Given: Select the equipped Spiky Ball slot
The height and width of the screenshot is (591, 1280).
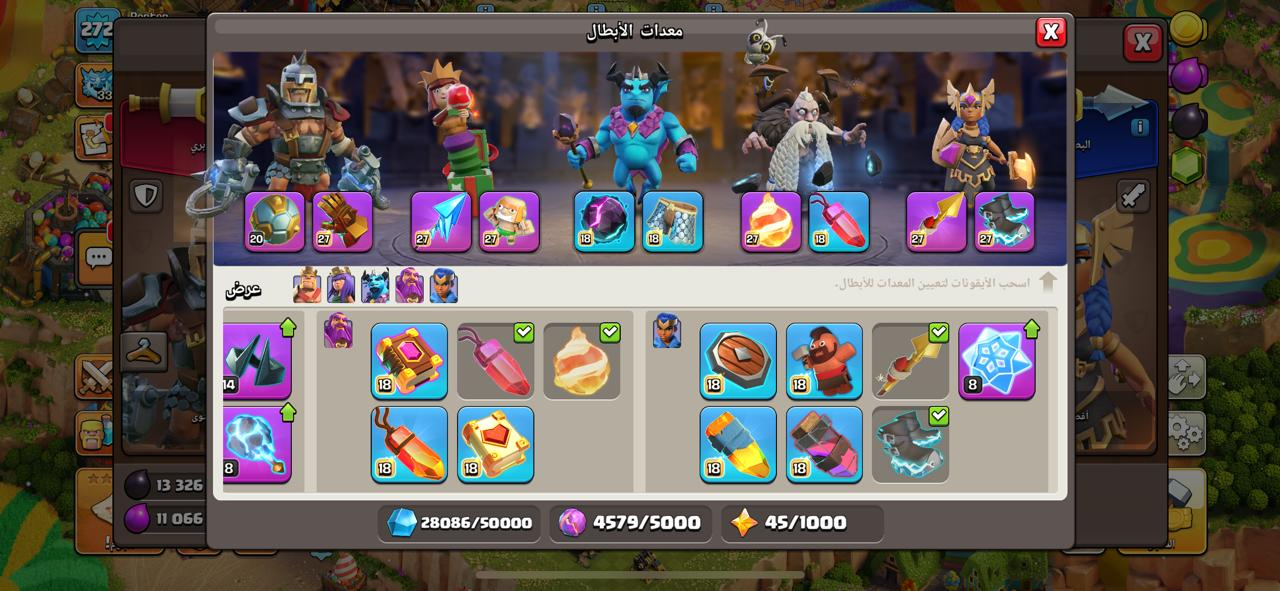Looking at the screenshot, I should 275,221.
